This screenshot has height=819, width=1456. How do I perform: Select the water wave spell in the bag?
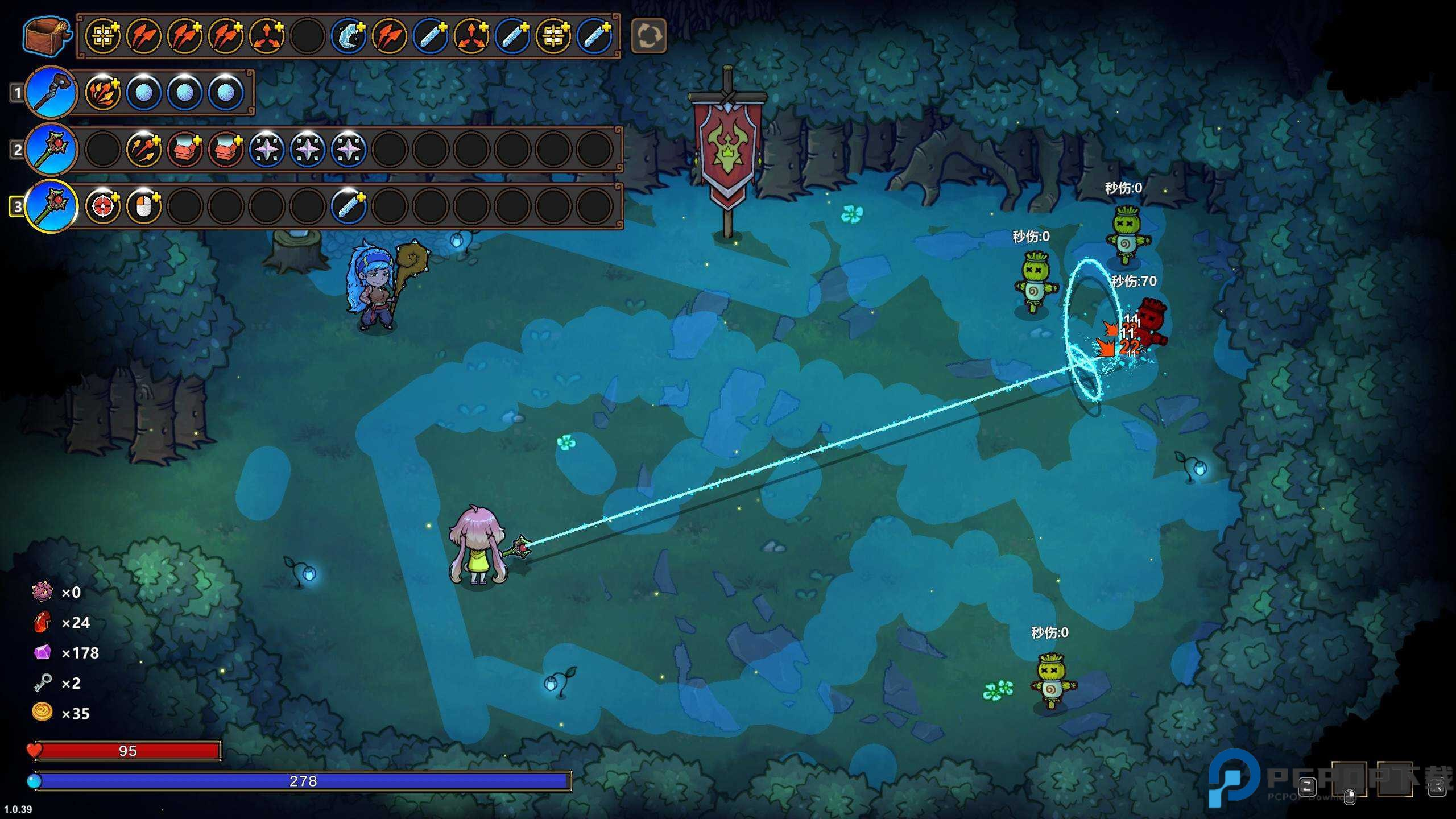click(348, 36)
